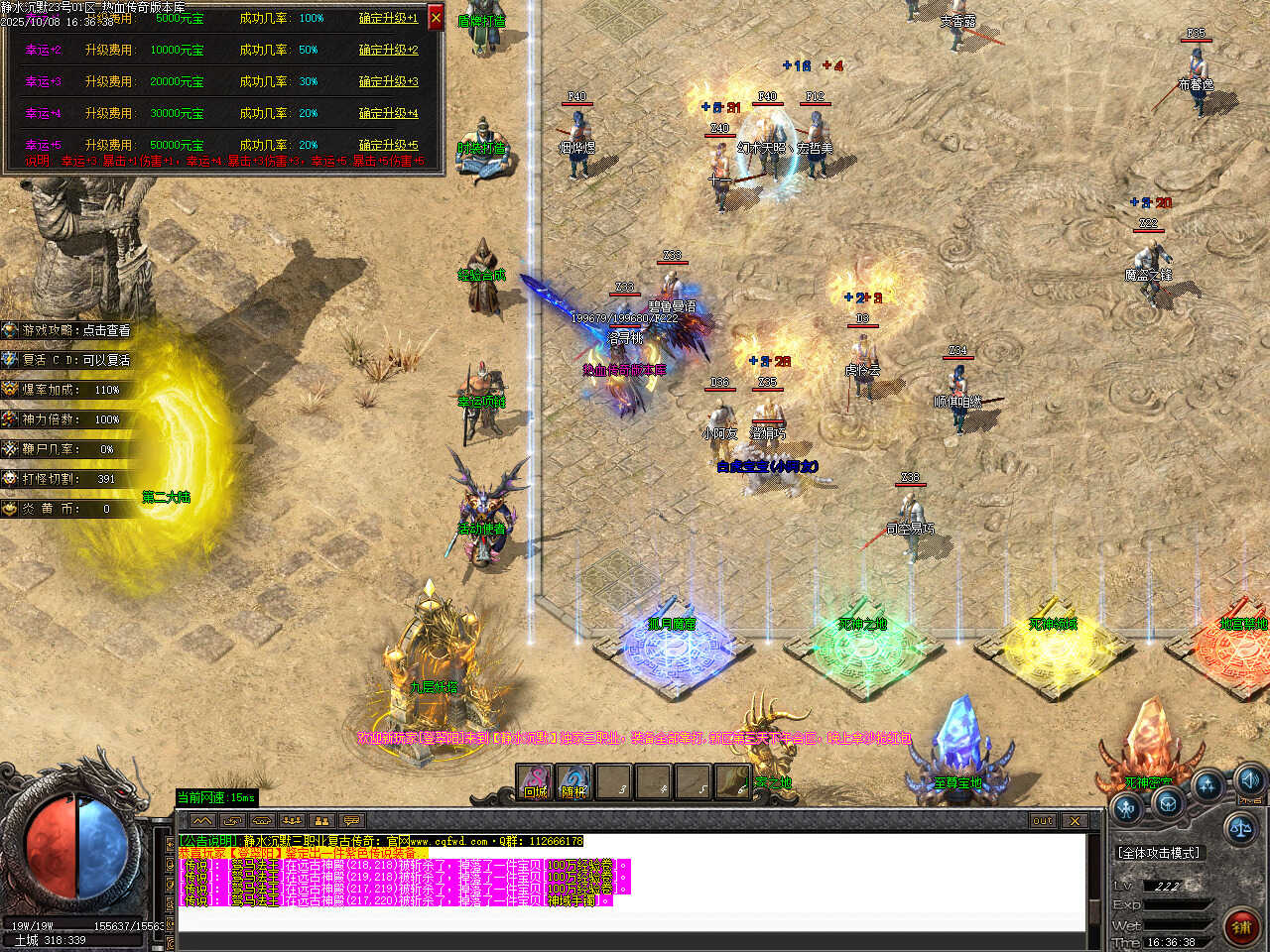
Task: Use the 随机 random teleport hotbar item
Action: pyautogui.click(x=574, y=783)
